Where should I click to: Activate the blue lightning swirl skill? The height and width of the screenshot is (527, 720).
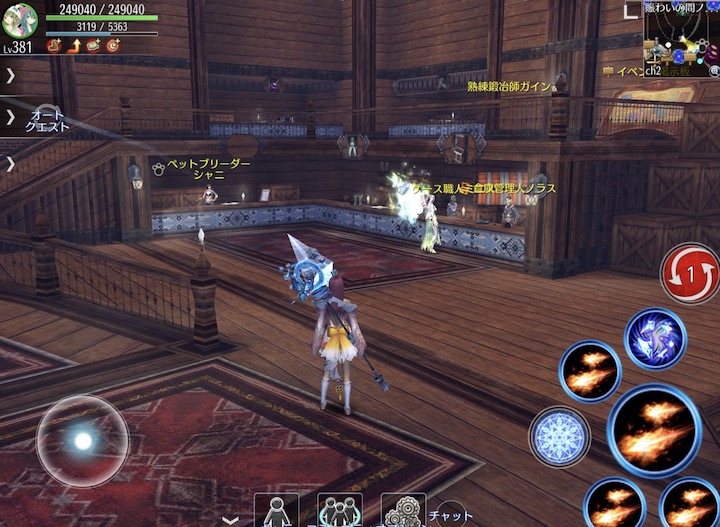(655, 339)
